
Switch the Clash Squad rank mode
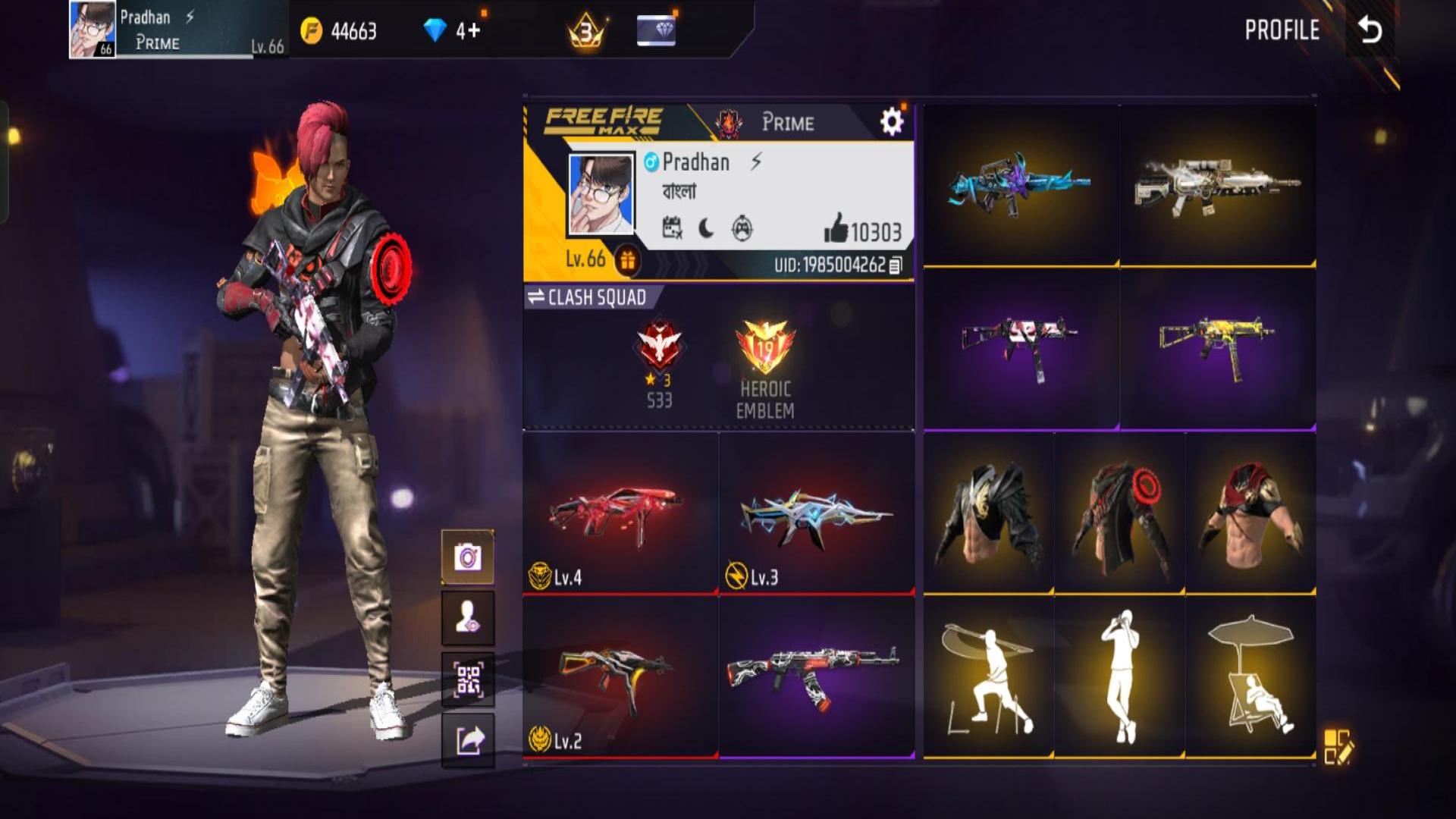[586, 297]
